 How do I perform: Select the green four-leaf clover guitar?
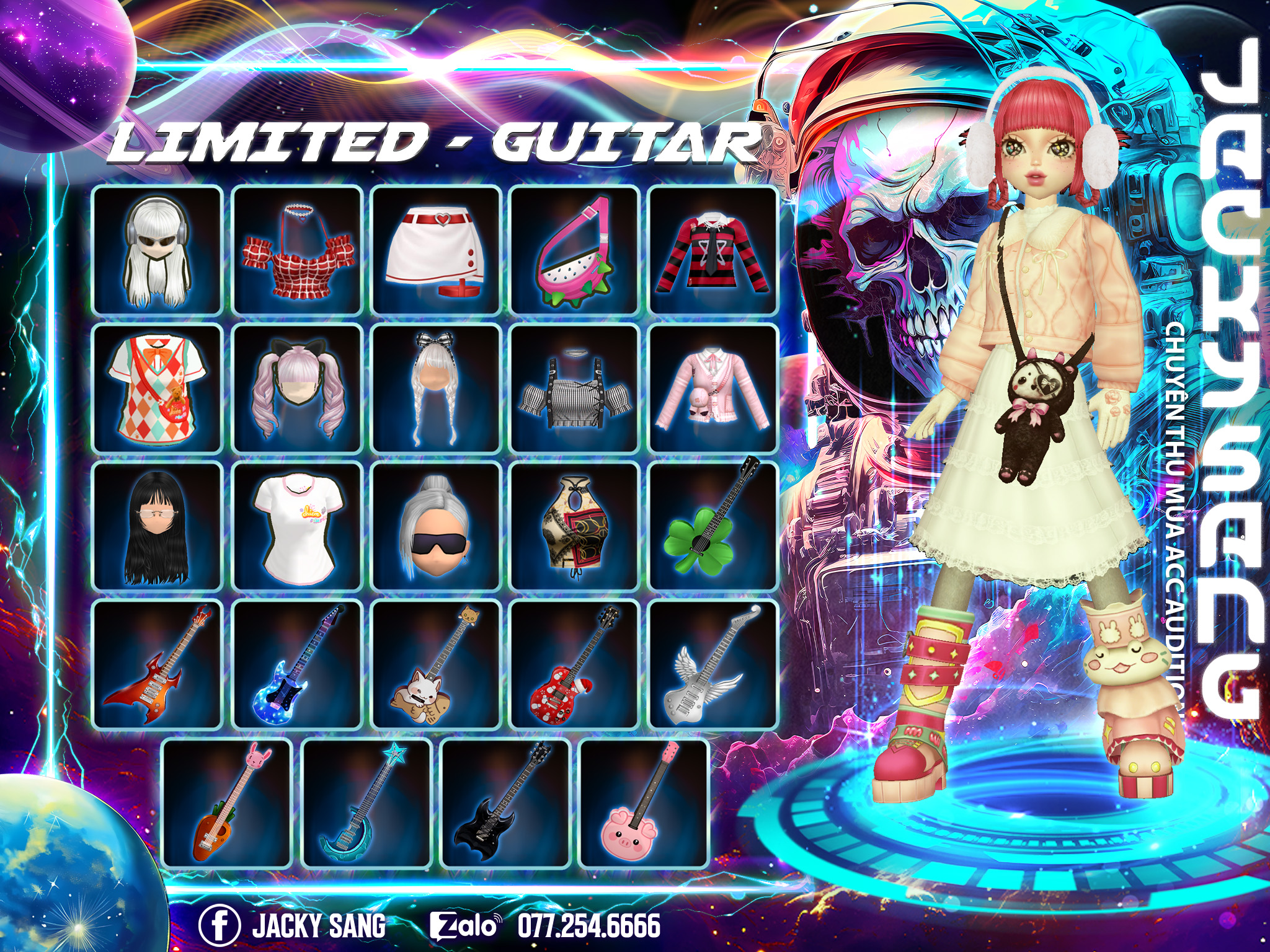click(x=713, y=527)
